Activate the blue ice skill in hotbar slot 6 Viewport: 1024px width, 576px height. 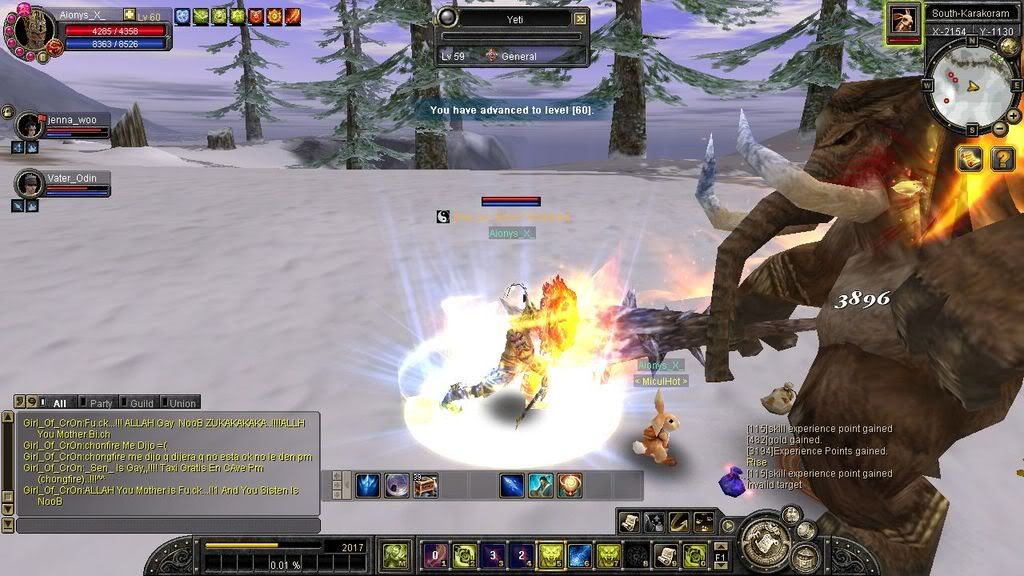click(x=580, y=555)
